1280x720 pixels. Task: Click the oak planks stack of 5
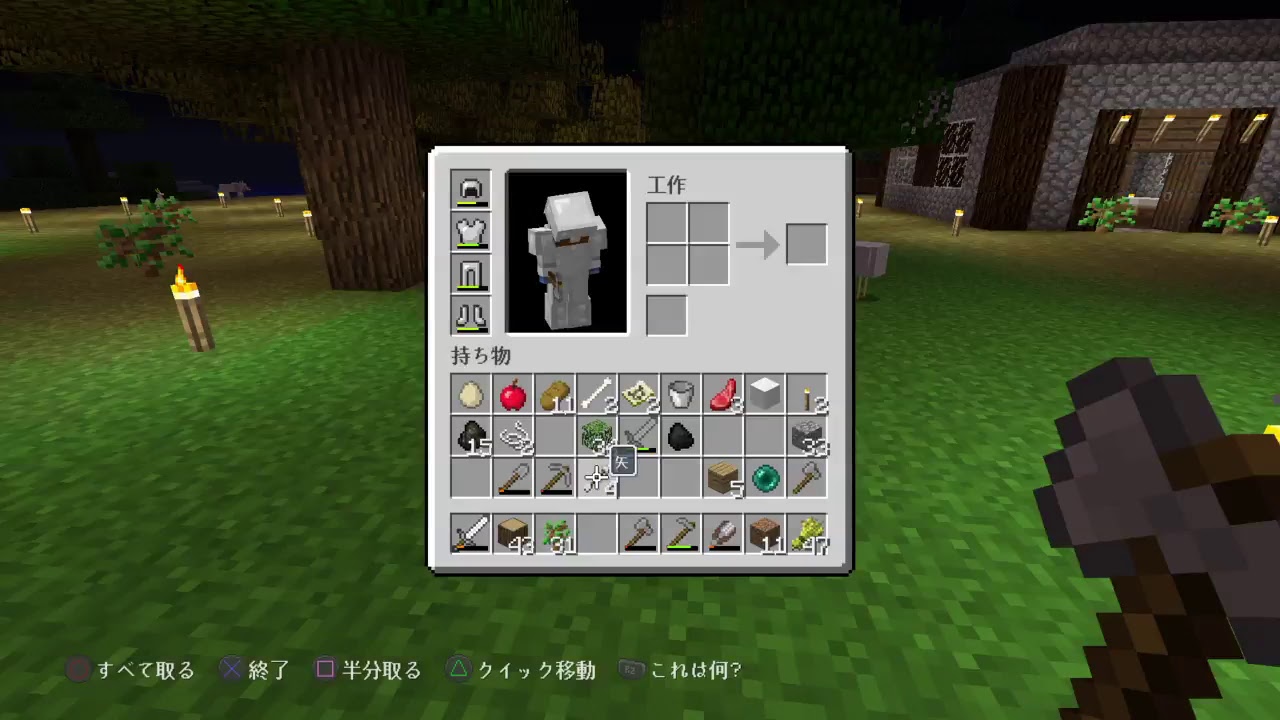pyautogui.click(x=722, y=480)
